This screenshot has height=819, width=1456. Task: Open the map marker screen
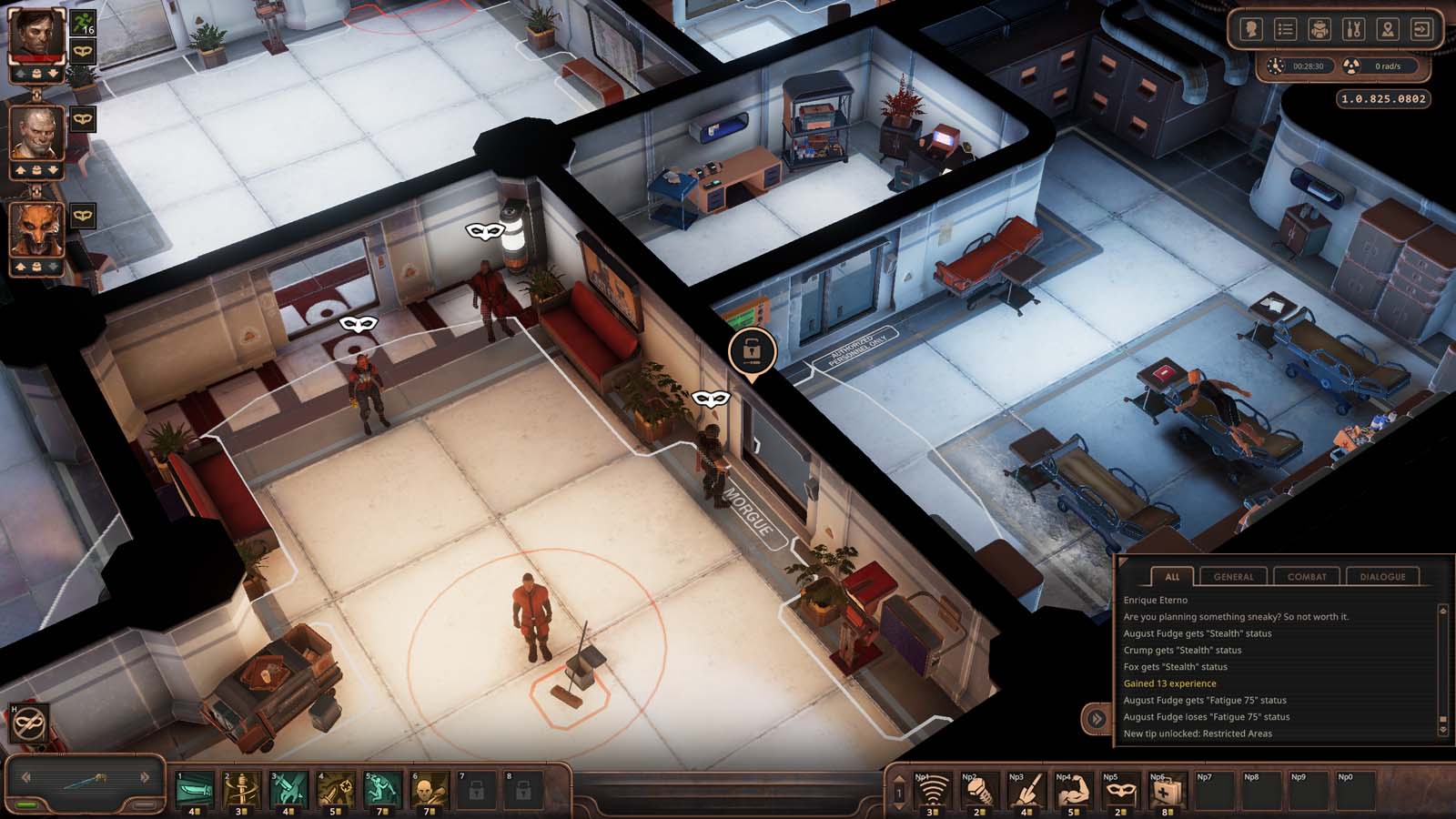pos(1388,30)
